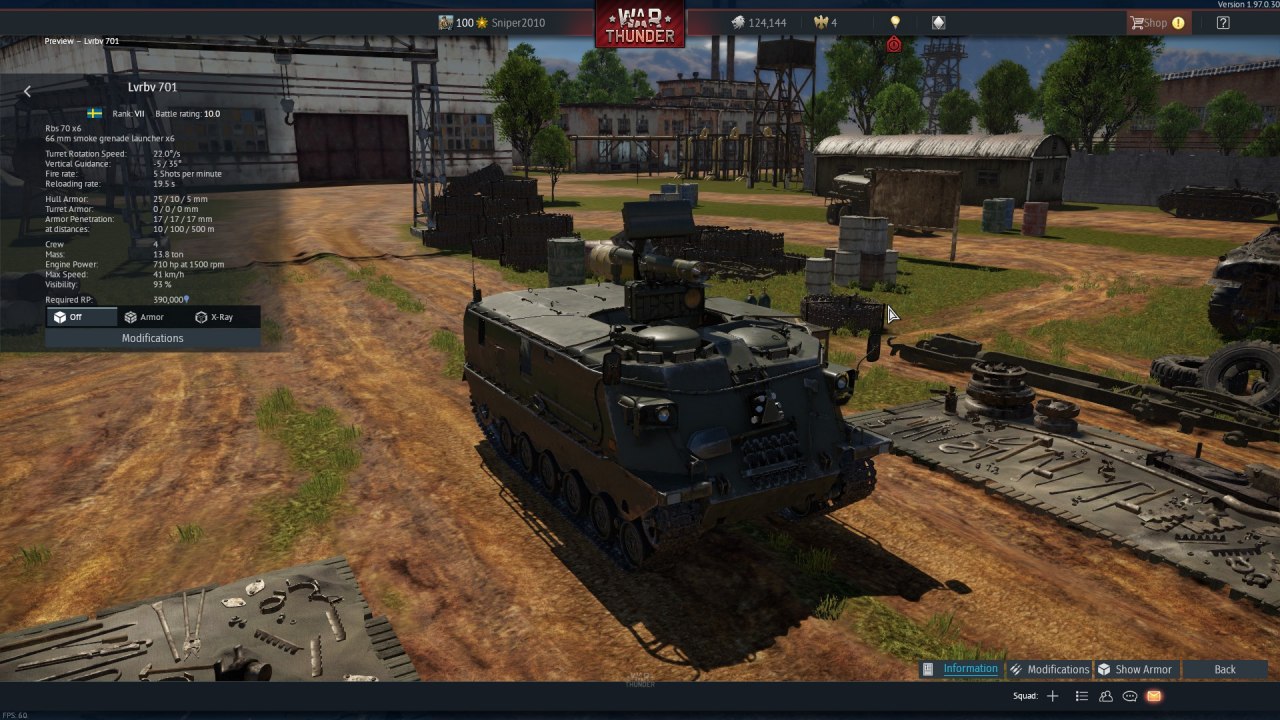This screenshot has width=1280, height=720.
Task: Open Modifications from the bottom bar
Action: coord(1048,669)
